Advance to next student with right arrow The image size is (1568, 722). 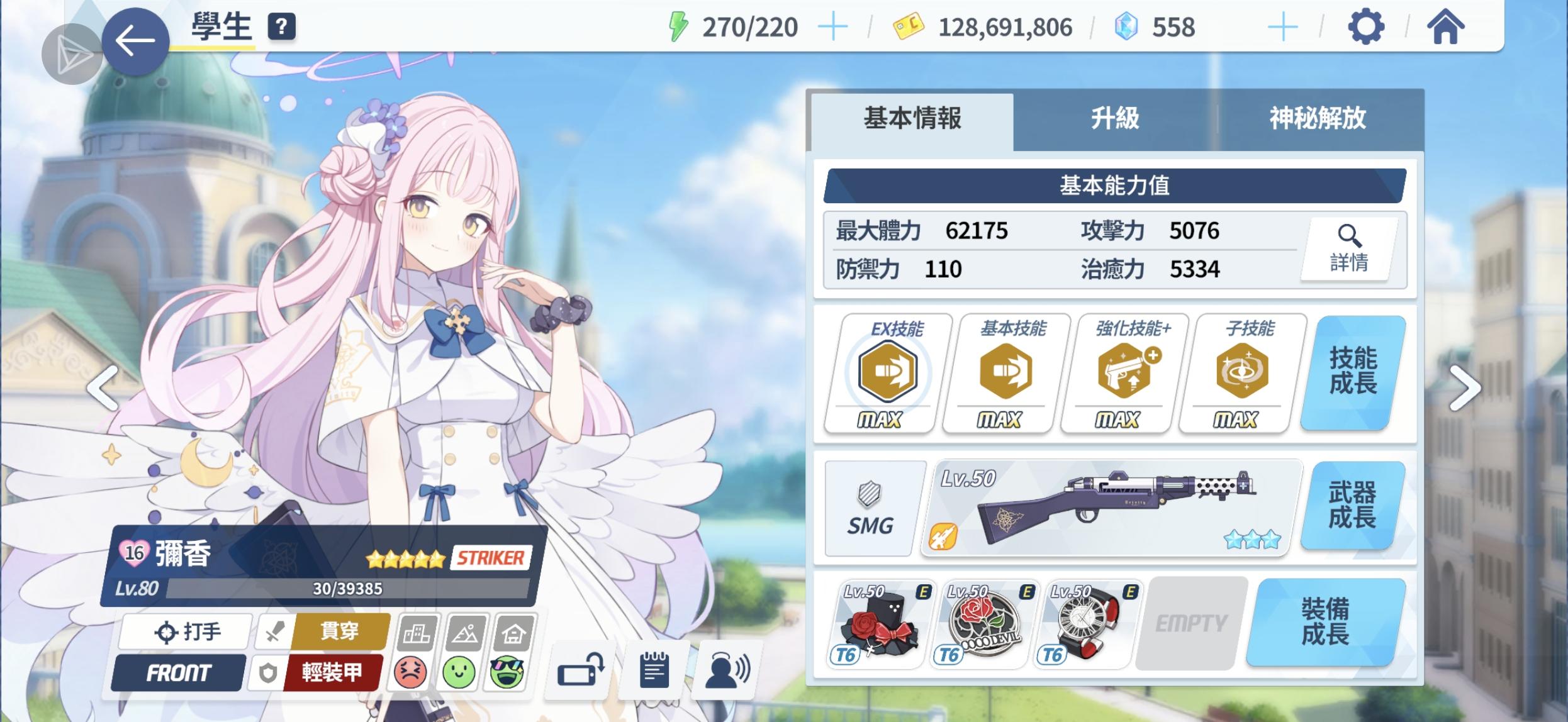(x=1464, y=387)
